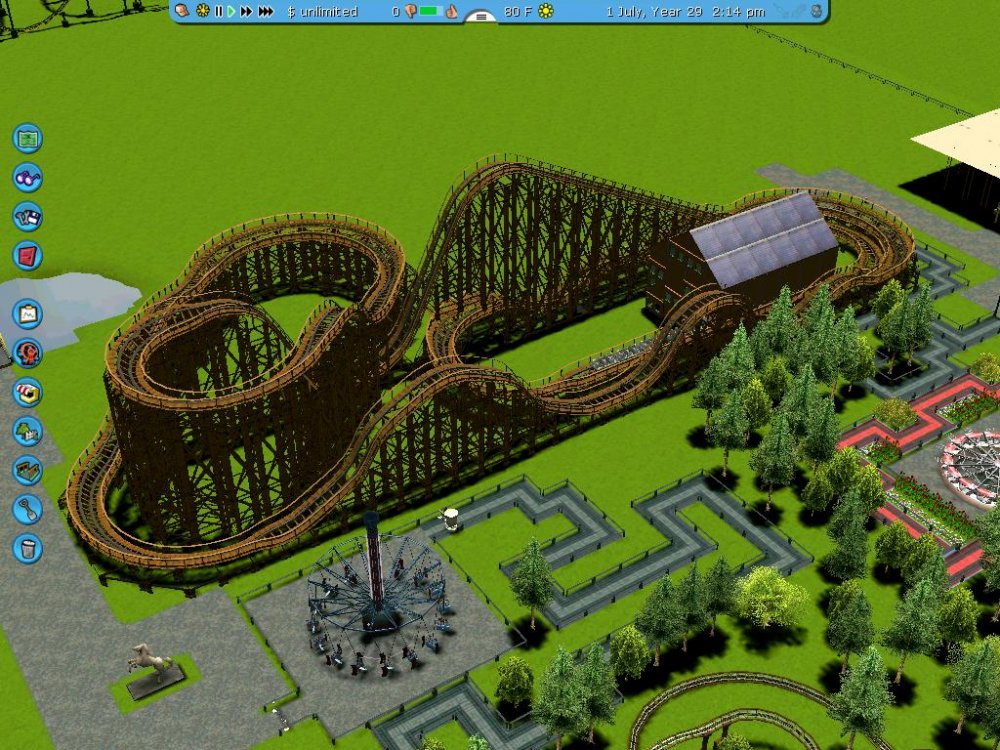Viewport: 1000px width, 750px height.
Task: Open the paths and fences building icon
Action: (27, 470)
